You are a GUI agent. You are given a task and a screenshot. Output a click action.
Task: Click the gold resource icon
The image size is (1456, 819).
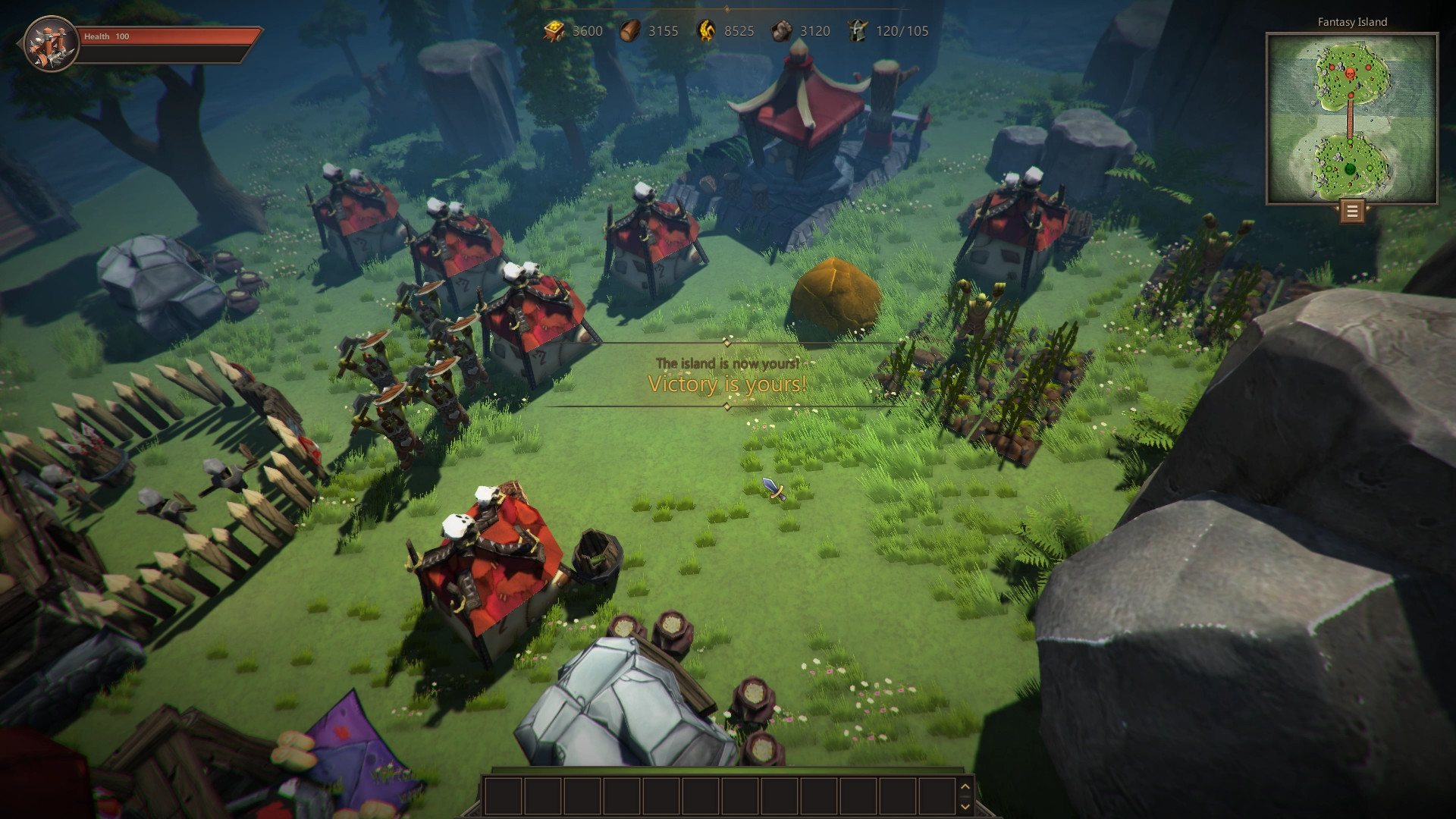tap(554, 31)
